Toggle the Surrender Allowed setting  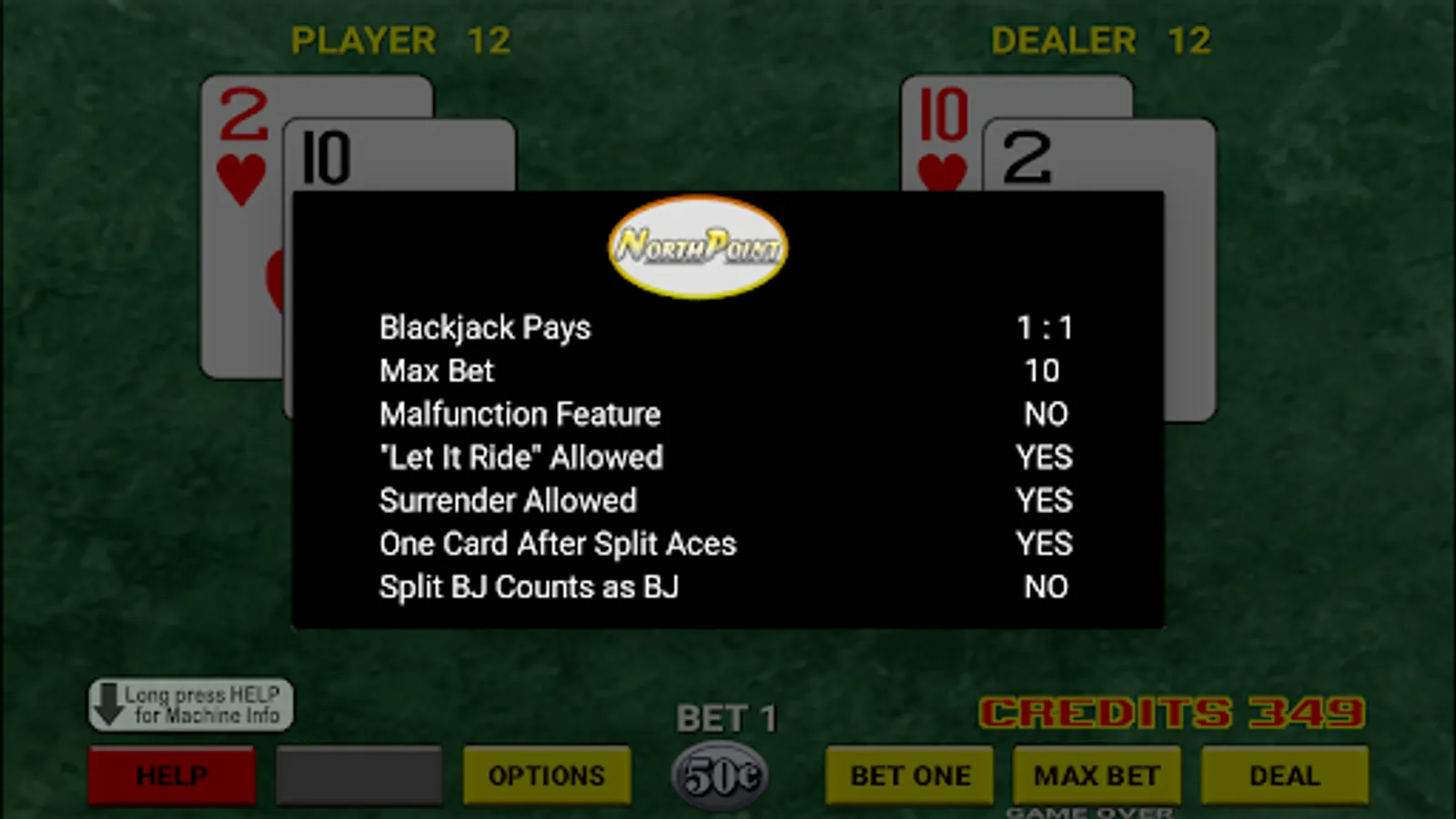[x=507, y=500]
